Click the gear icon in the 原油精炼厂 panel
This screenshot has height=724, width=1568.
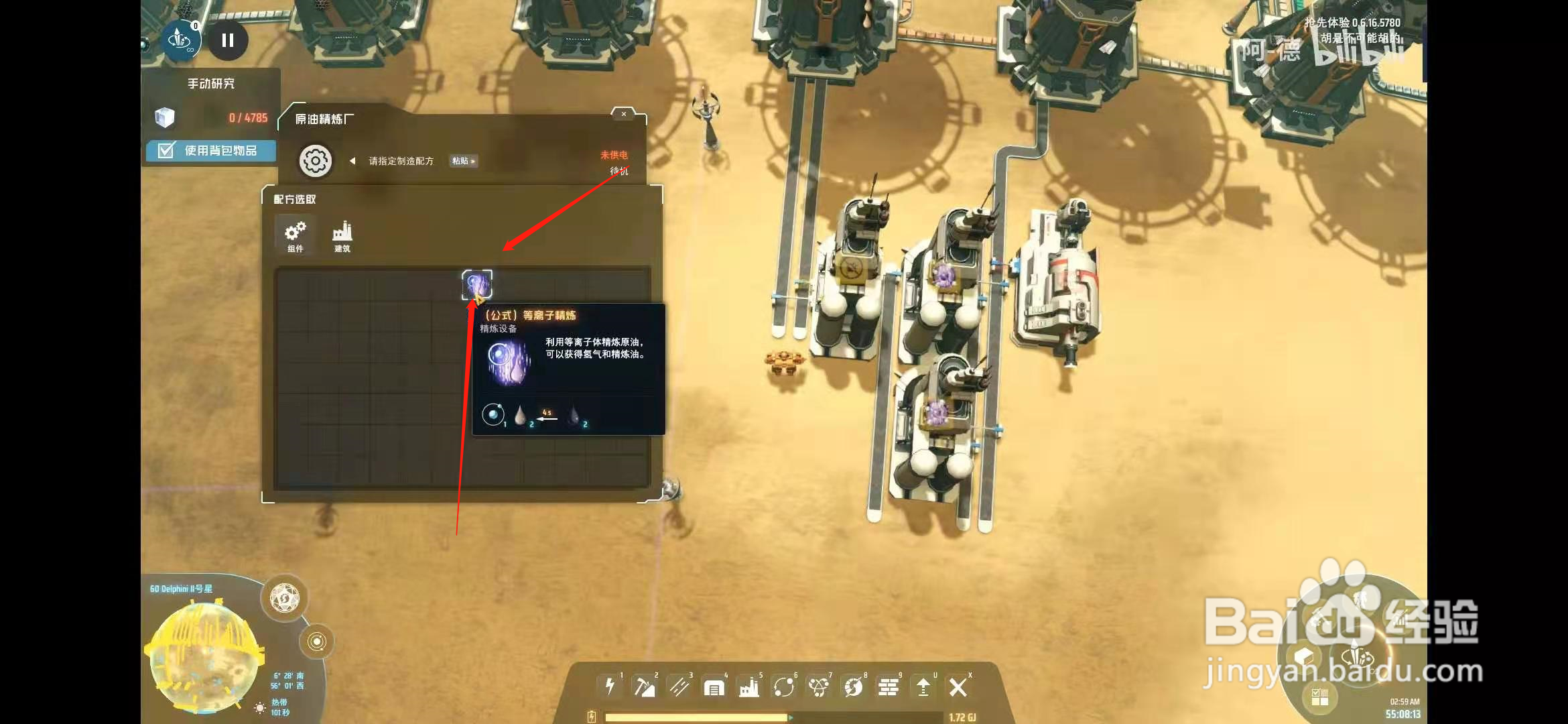(x=315, y=161)
